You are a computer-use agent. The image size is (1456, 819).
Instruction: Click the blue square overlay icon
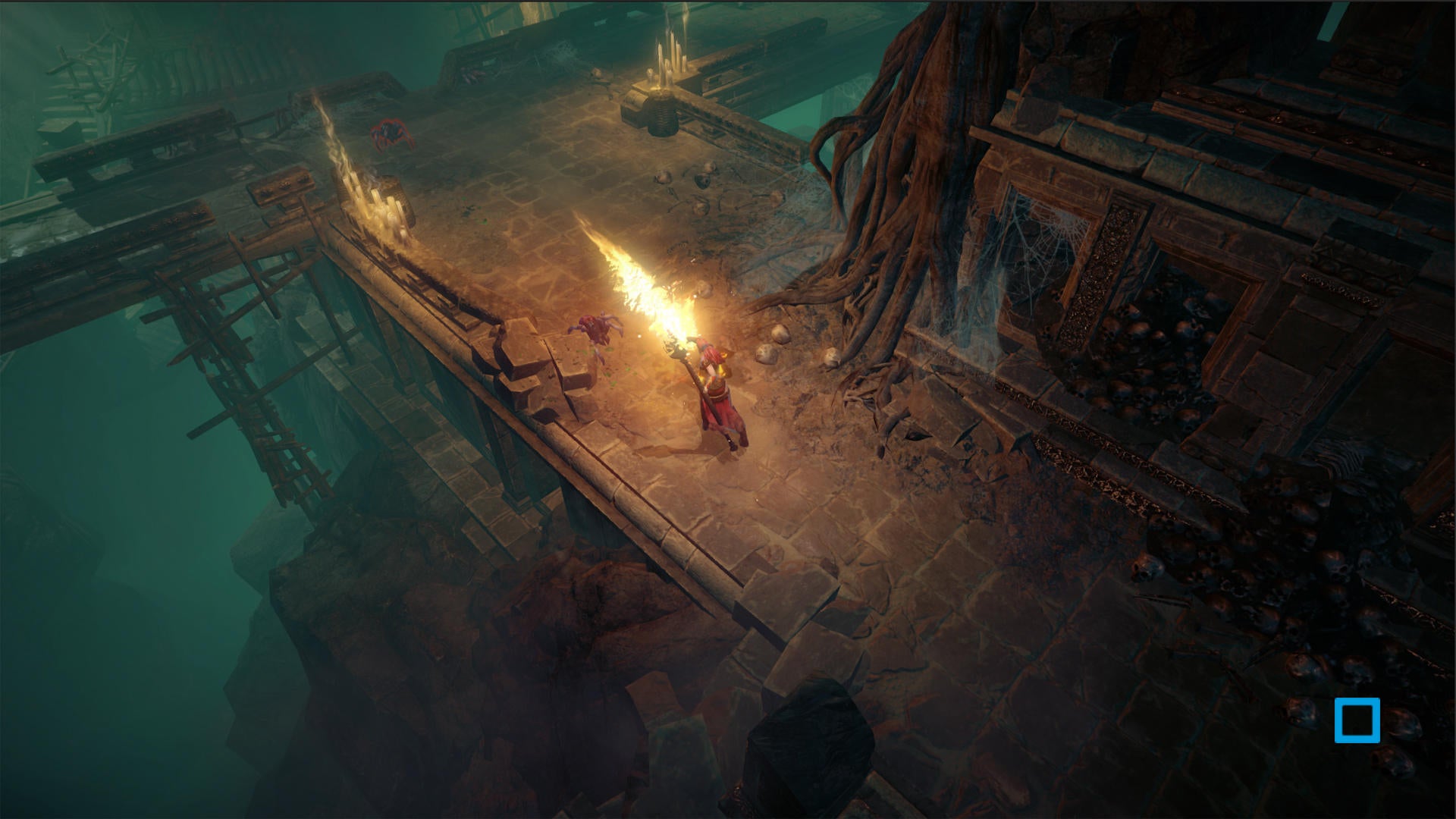coord(1357,720)
